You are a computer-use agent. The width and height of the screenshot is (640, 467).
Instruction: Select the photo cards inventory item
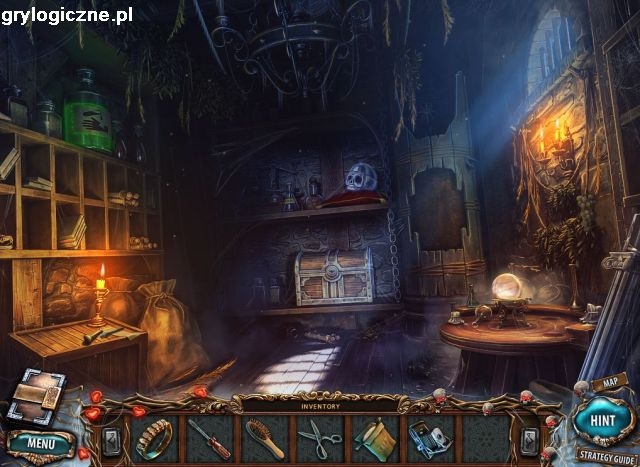(429, 437)
